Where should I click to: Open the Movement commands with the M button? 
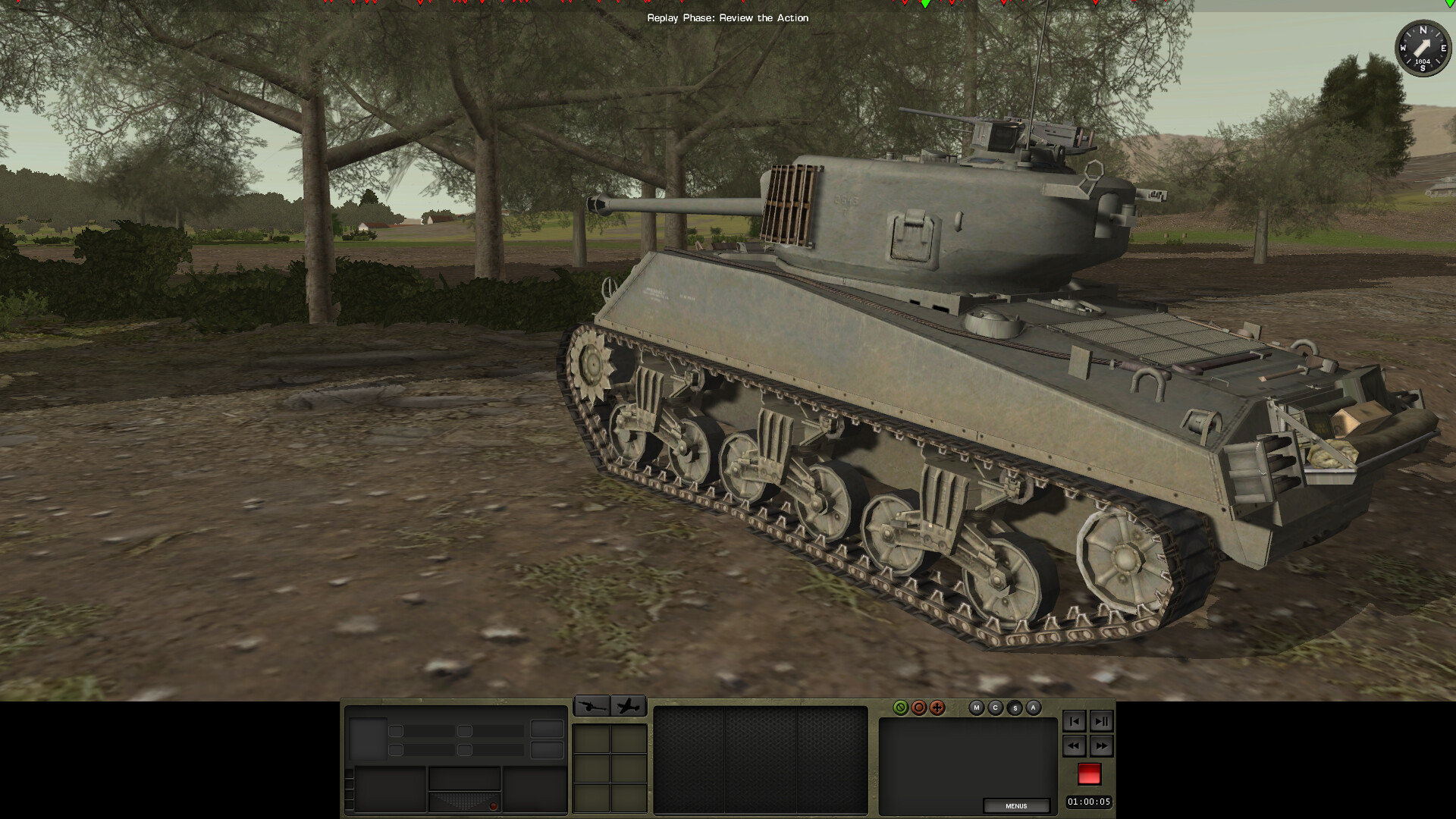tap(977, 708)
